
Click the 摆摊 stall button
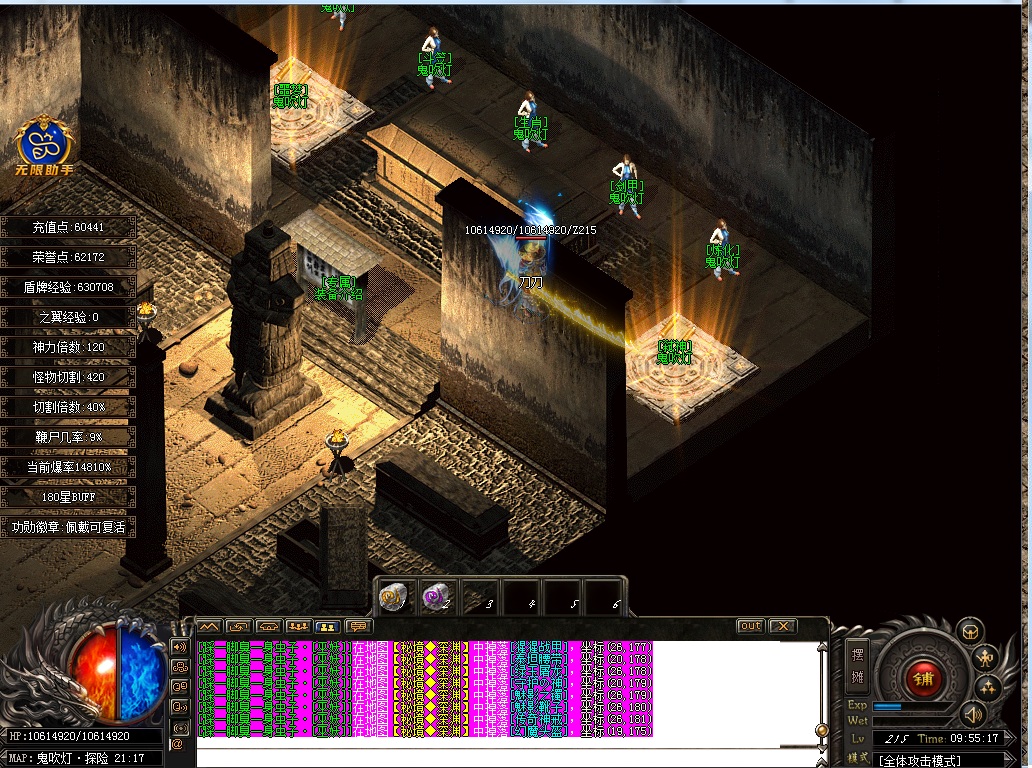[x=857, y=665]
